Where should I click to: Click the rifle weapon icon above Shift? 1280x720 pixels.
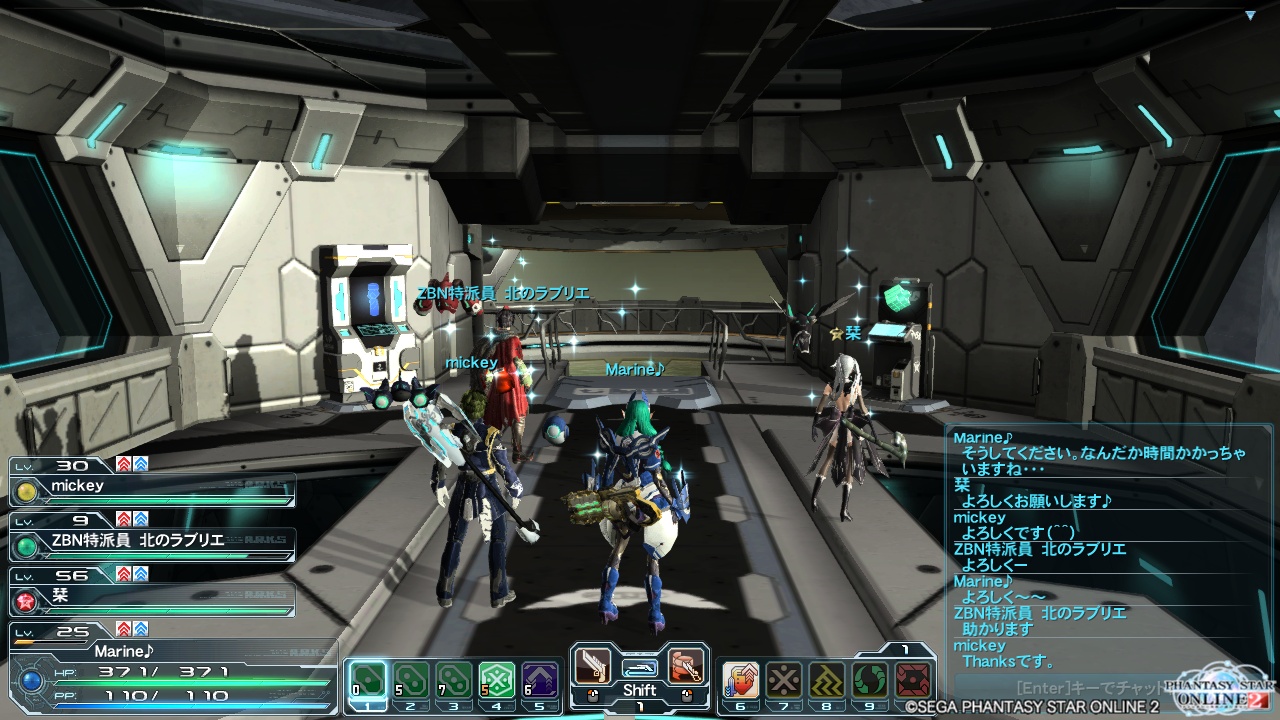coord(639,666)
